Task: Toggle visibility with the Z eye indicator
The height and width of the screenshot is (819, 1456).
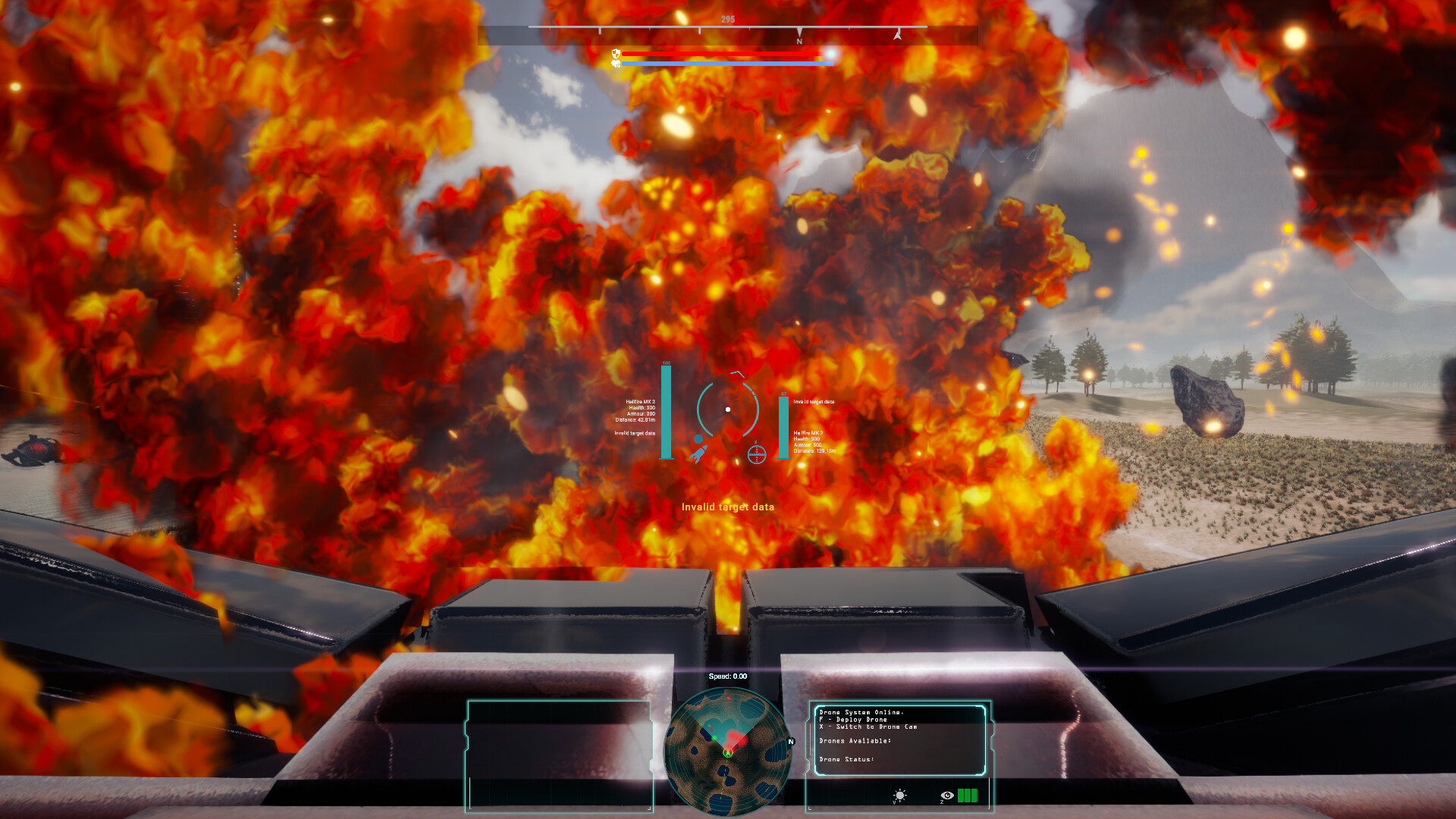Action: pyautogui.click(x=947, y=795)
